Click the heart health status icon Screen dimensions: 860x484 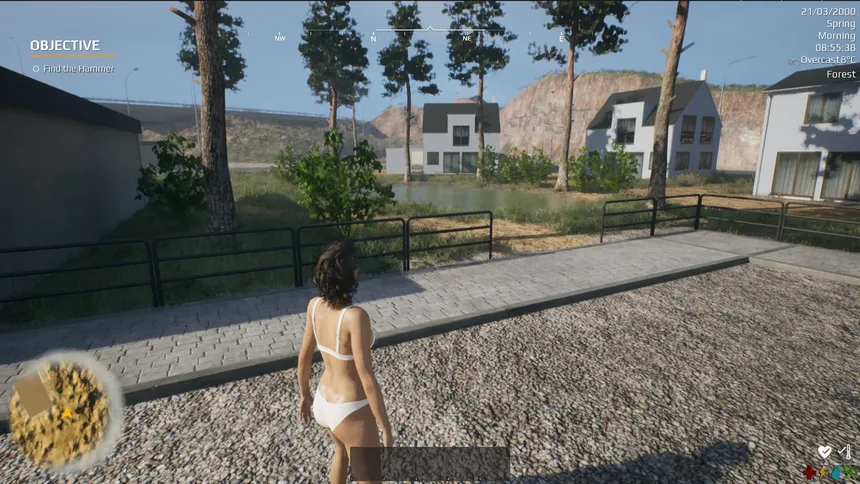point(824,452)
